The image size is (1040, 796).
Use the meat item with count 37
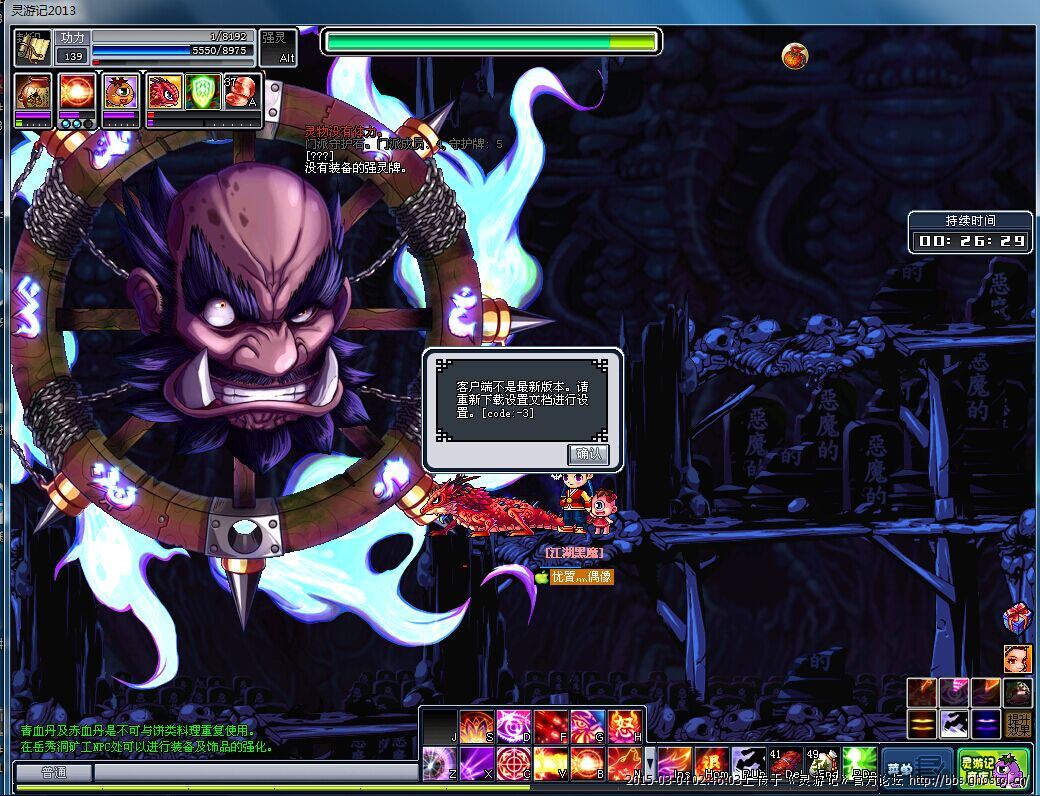click(241, 93)
